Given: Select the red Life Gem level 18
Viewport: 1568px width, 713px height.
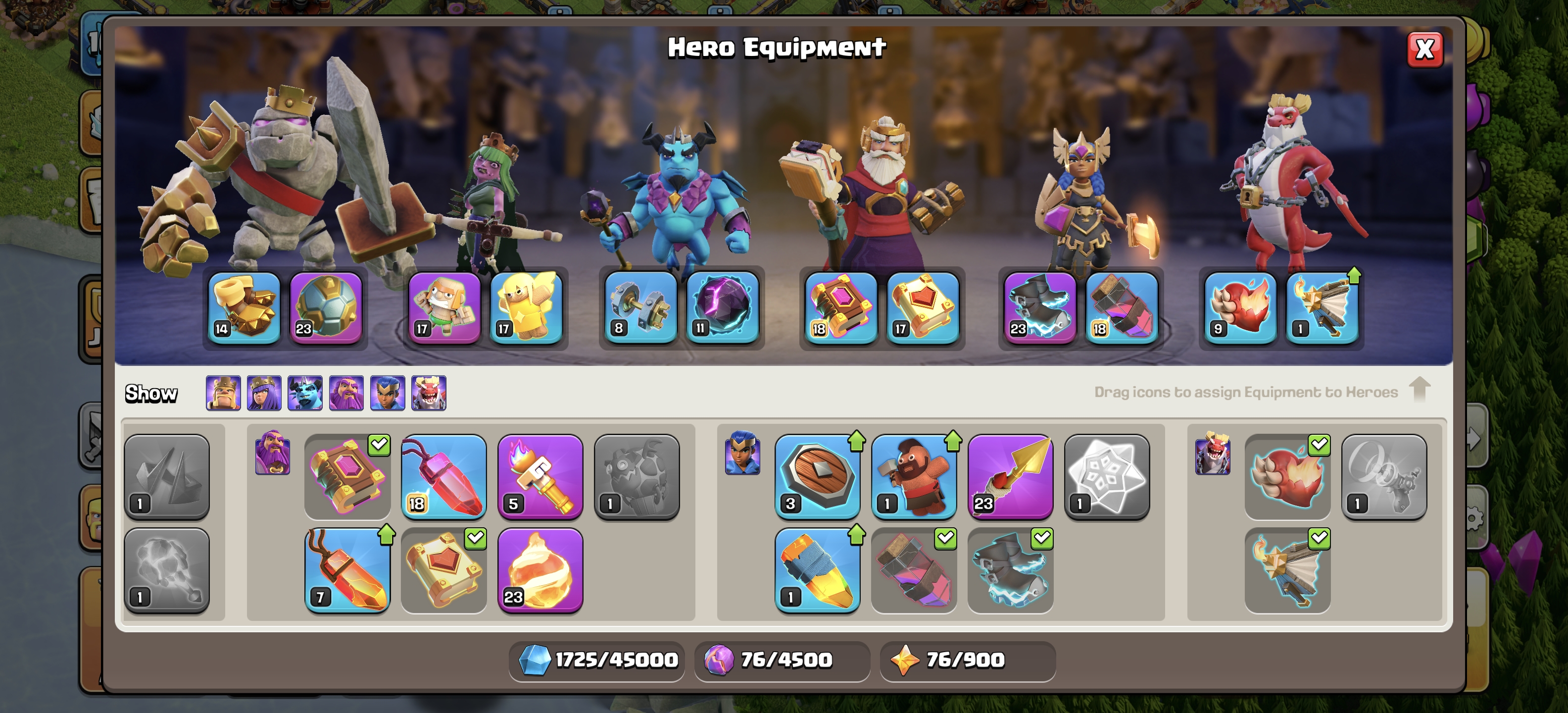Looking at the screenshot, I should (444, 477).
